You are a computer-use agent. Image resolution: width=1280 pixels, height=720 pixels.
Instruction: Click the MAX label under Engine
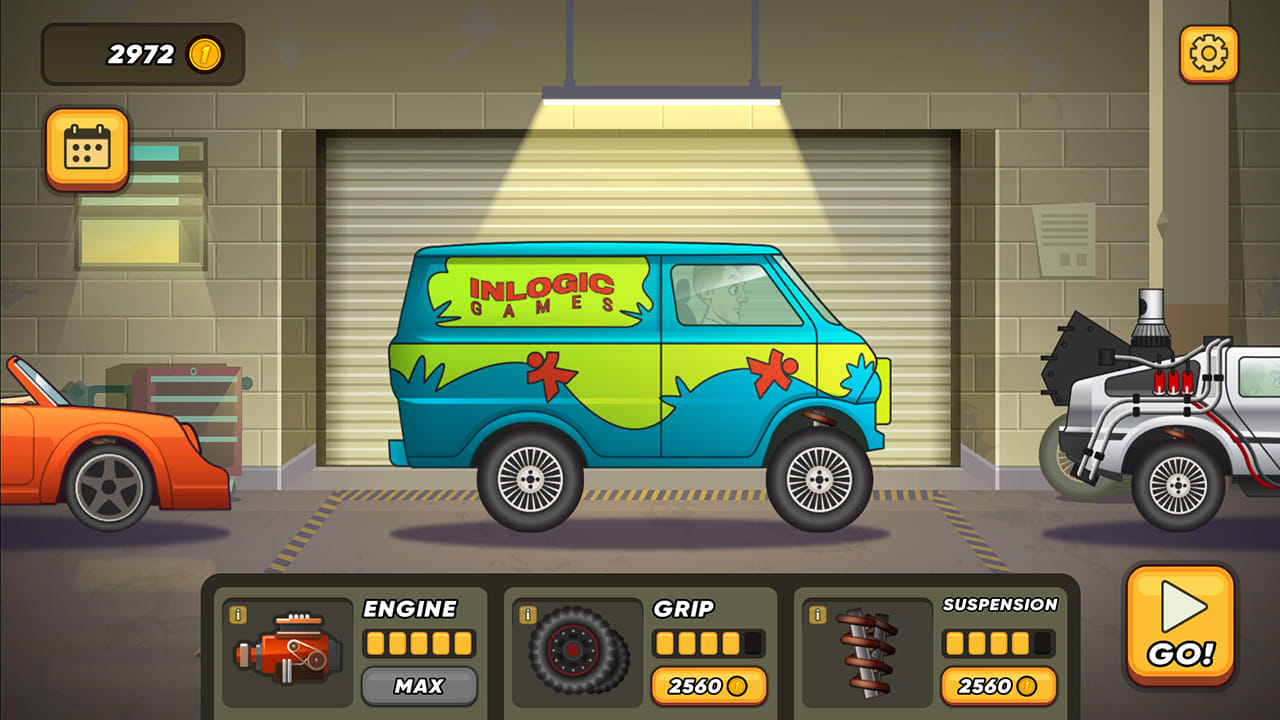[x=420, y=687]
